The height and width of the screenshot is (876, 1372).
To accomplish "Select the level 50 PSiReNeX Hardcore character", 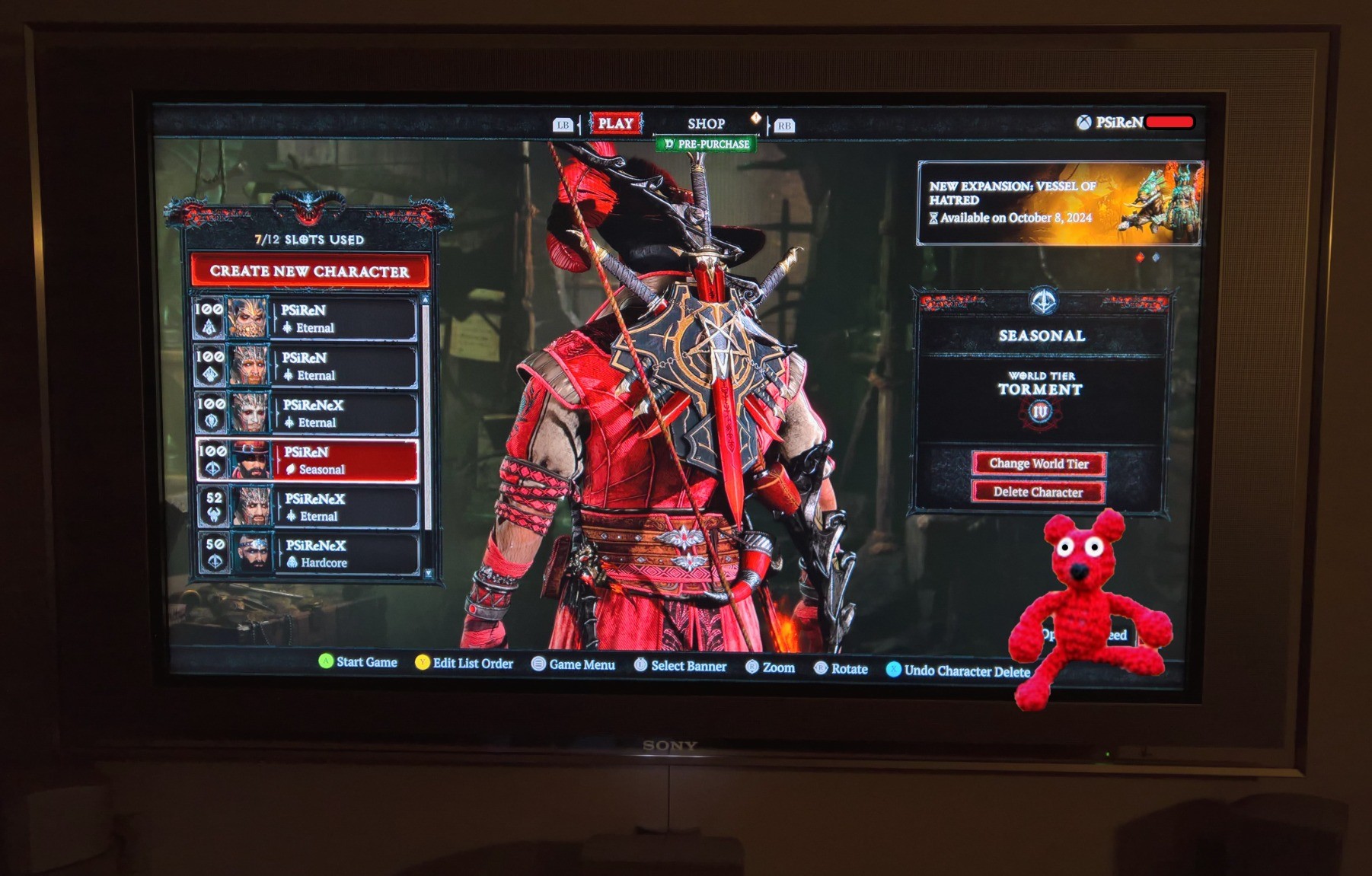I will pos(309,554).
